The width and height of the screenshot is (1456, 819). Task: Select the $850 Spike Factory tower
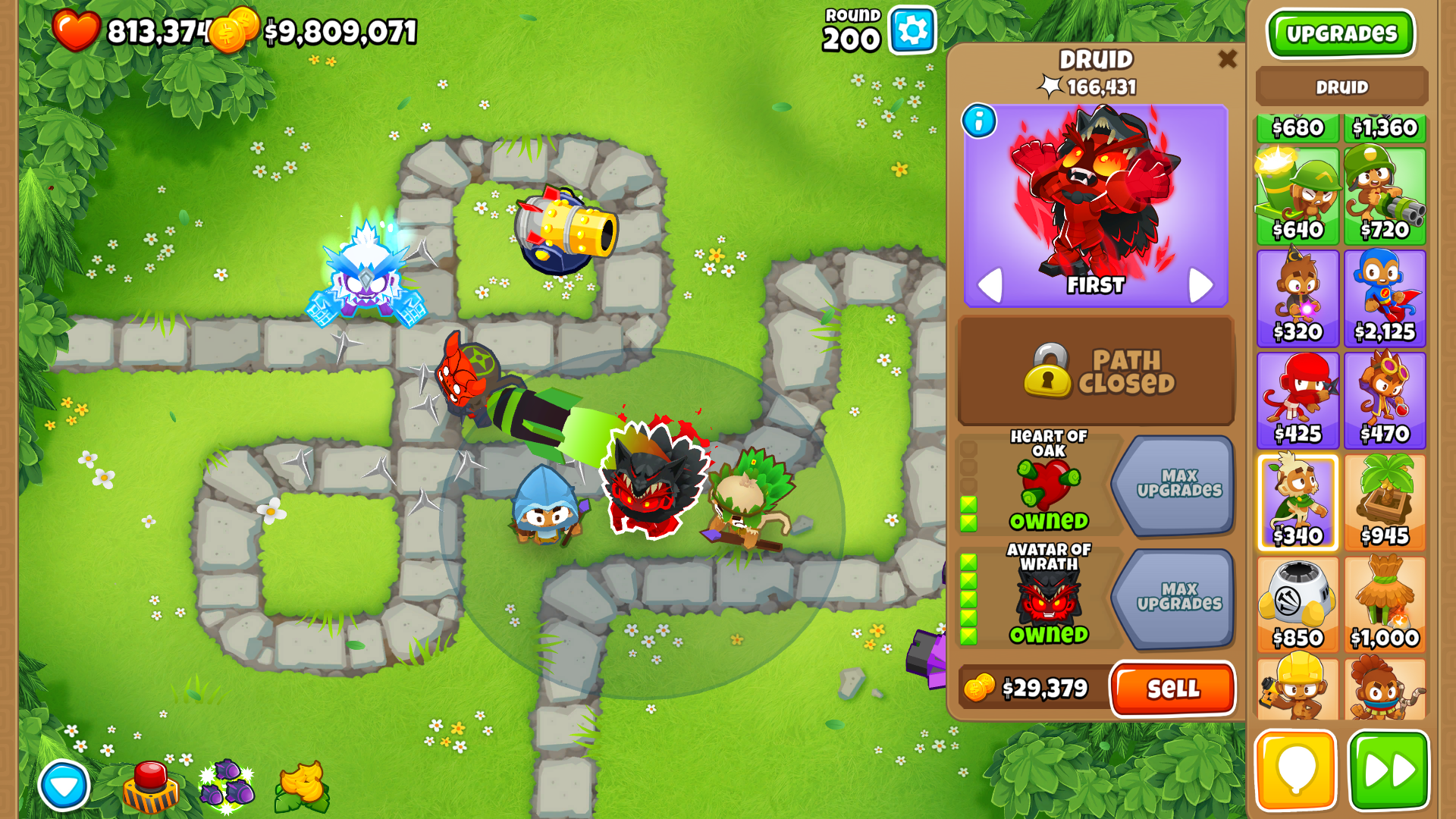1298,604
